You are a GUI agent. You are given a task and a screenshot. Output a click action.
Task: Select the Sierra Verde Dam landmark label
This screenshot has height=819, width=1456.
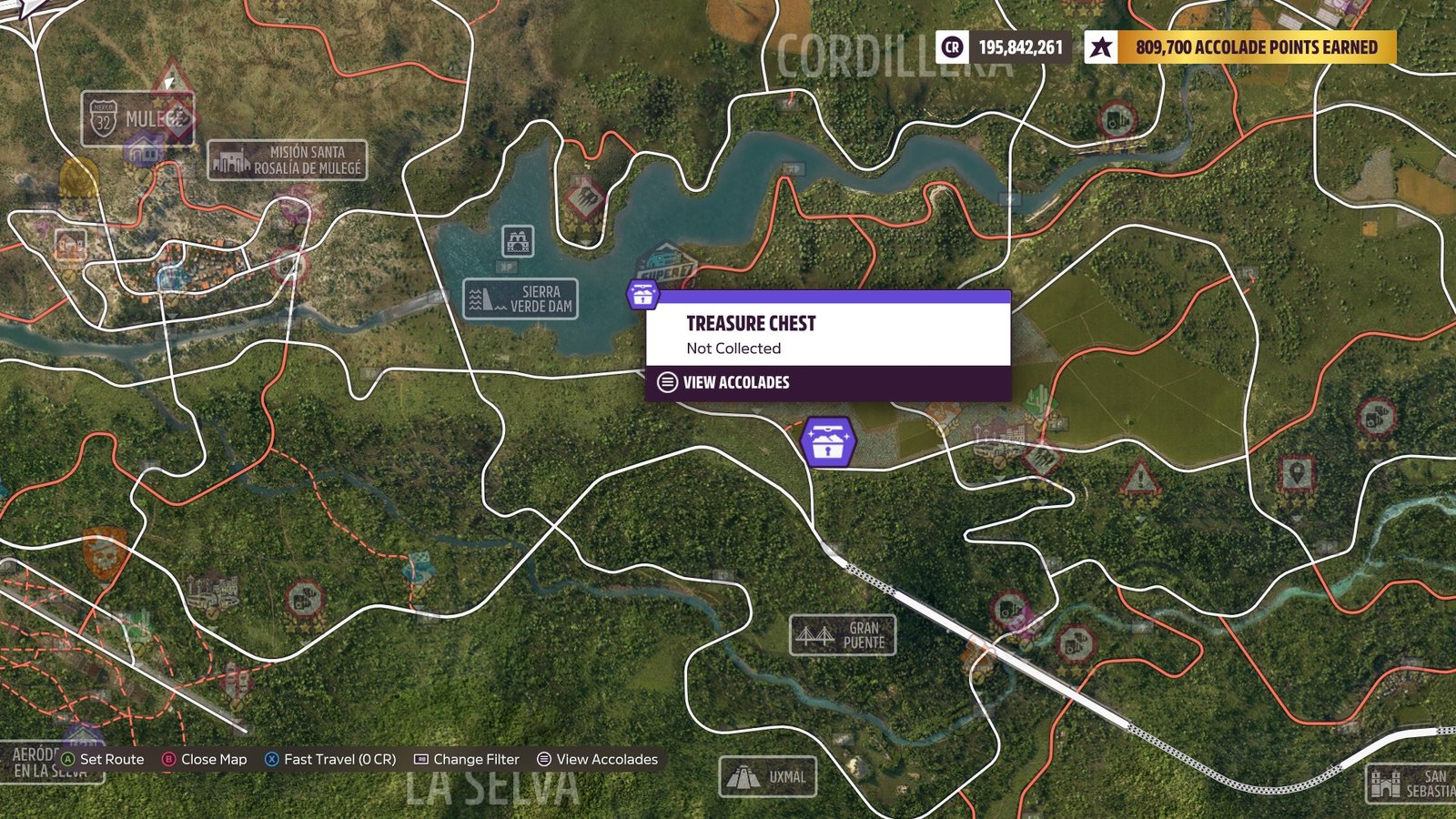tap(521, 299)
